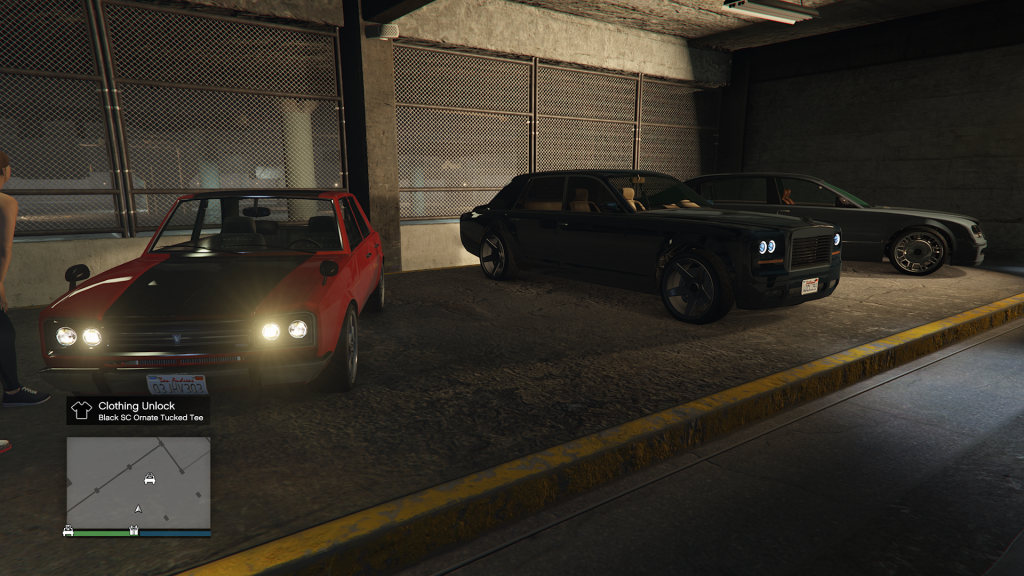
Task: Click the gift box icon below the minimap
Action: point(133,531)
